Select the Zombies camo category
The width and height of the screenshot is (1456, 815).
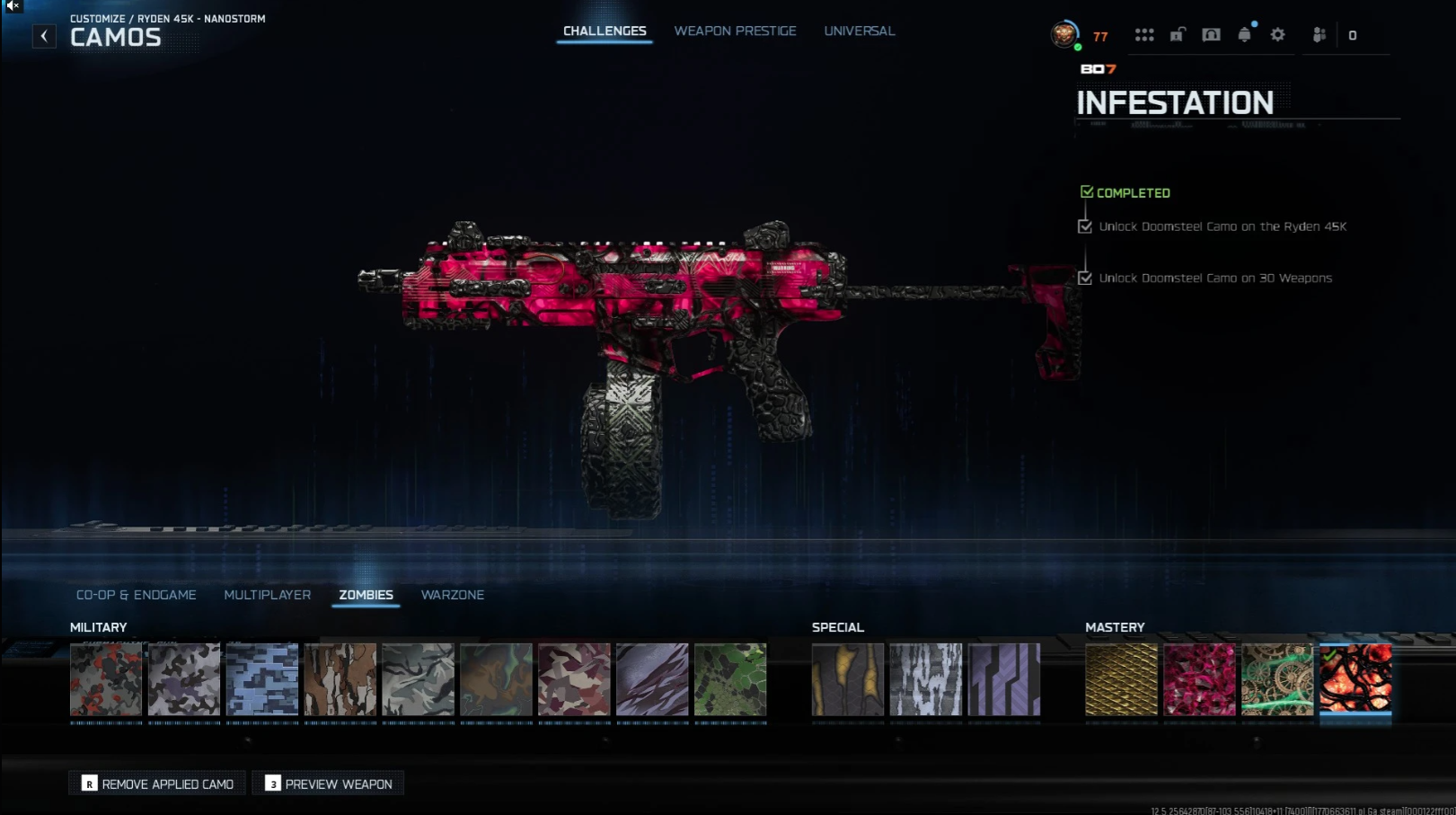[366, 595]
